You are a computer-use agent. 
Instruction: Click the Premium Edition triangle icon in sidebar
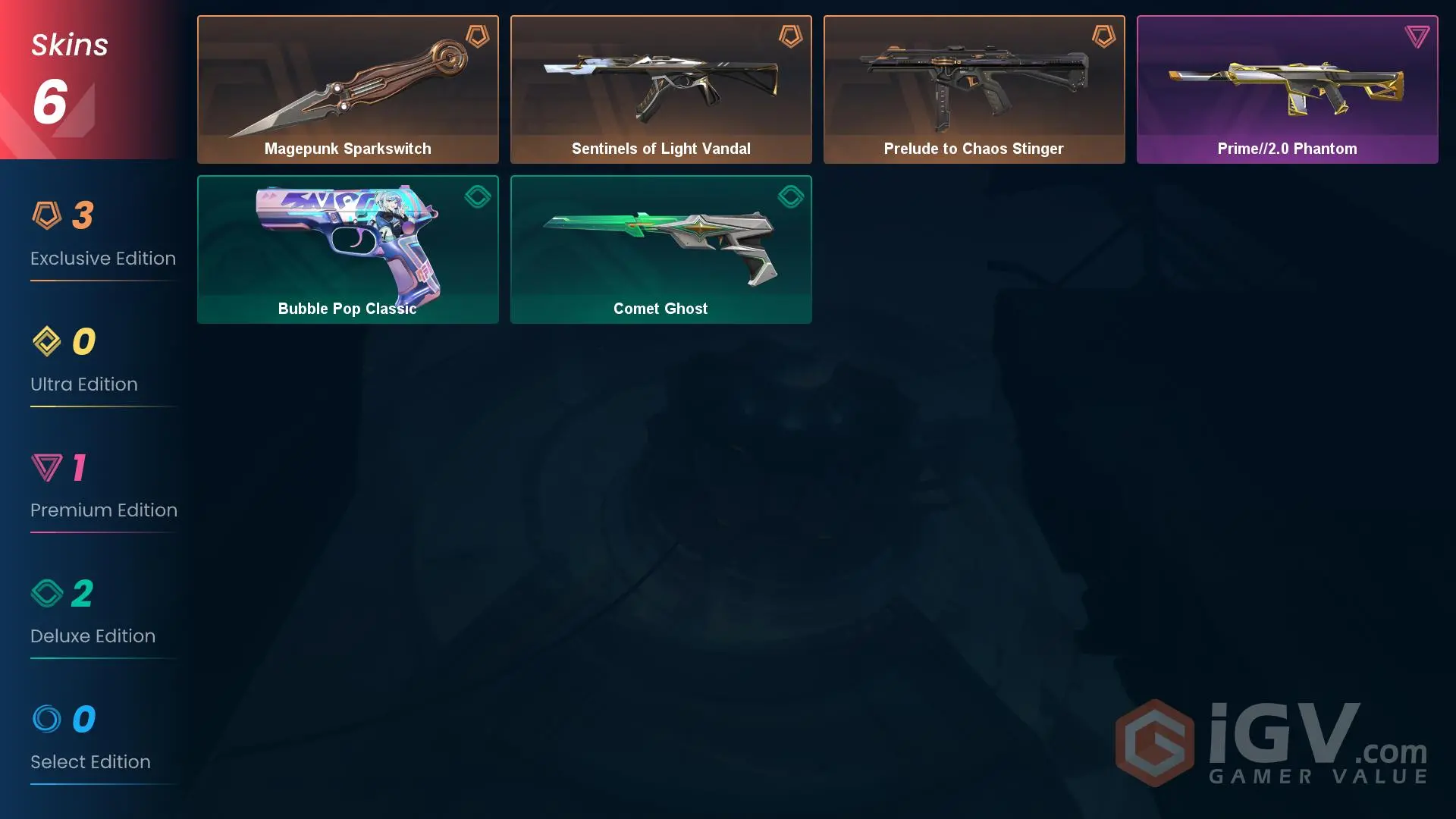[x=47, y=468]
